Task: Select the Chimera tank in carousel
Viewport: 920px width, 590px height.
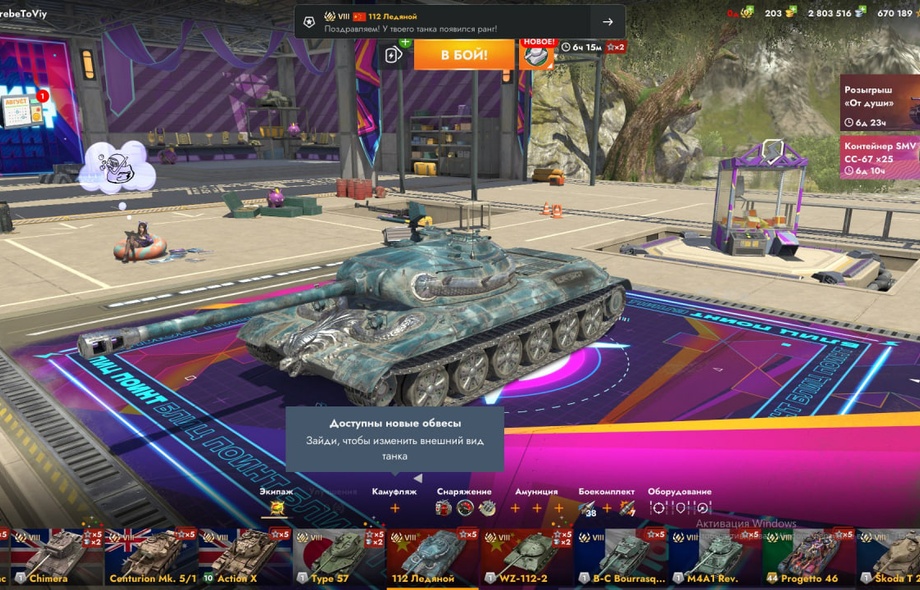Action: pos(48,557)
